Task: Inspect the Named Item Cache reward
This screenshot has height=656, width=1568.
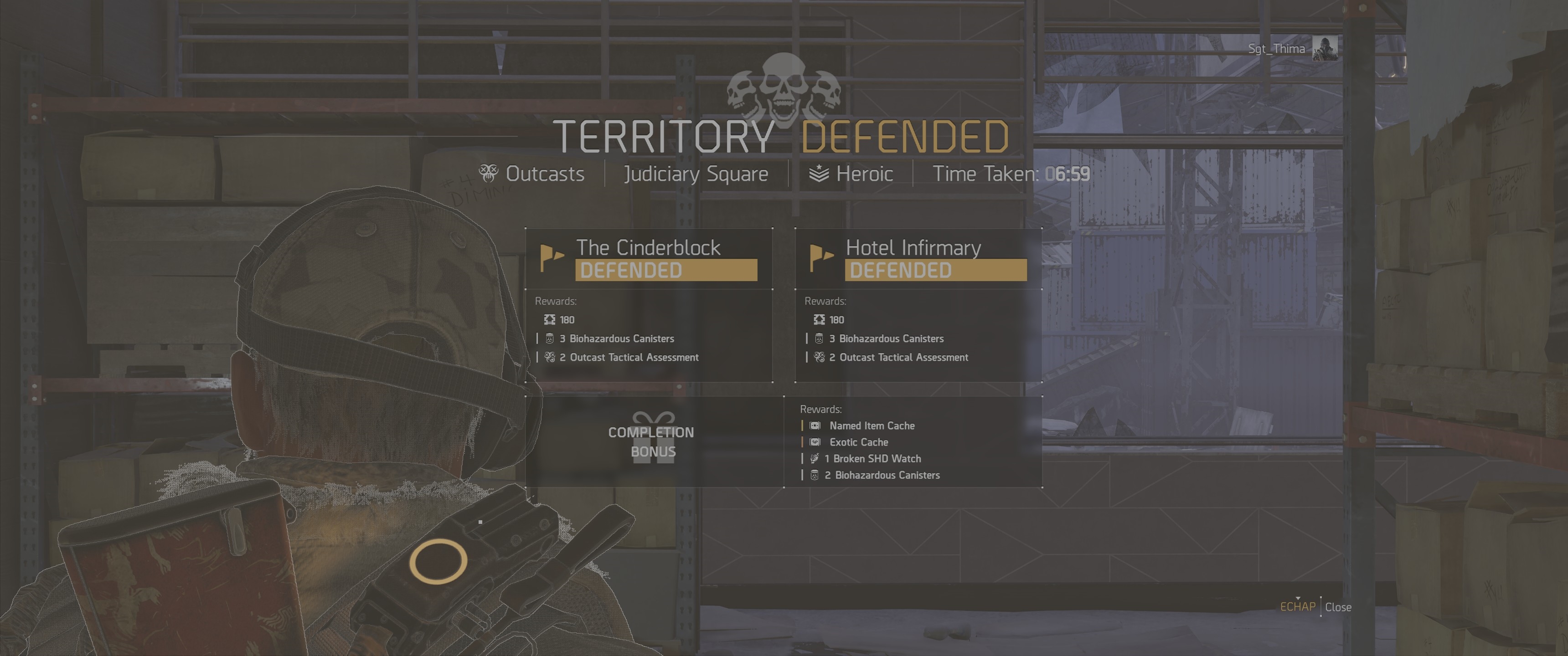Action: 871,426
